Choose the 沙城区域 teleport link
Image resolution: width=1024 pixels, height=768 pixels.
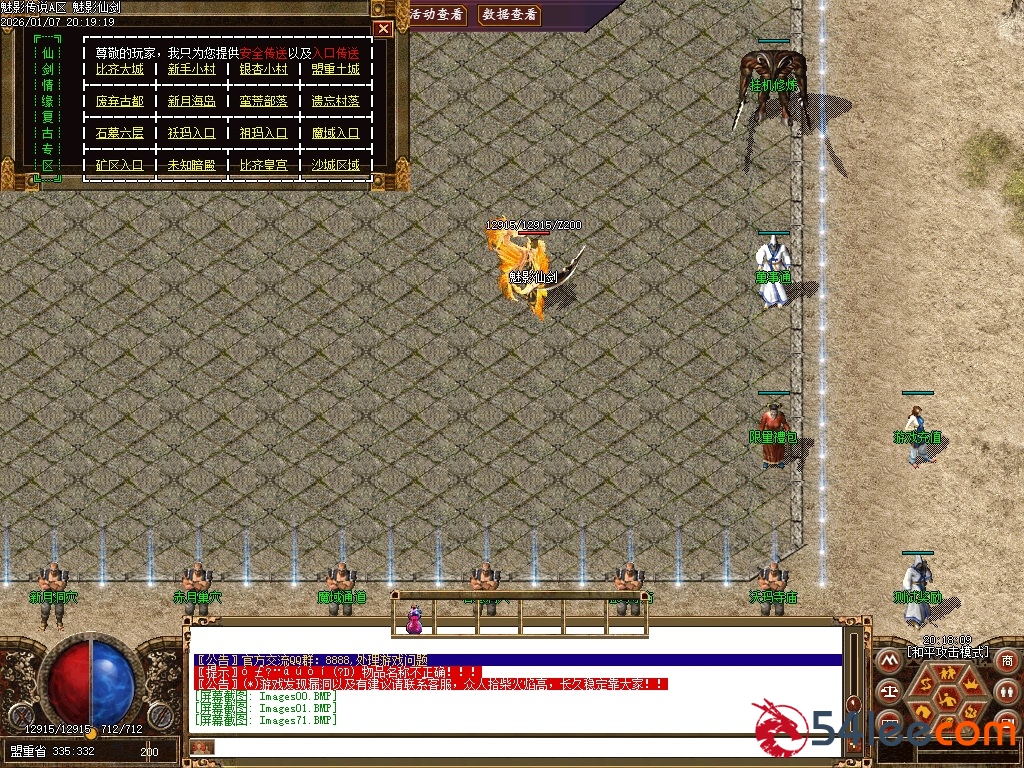335,165
